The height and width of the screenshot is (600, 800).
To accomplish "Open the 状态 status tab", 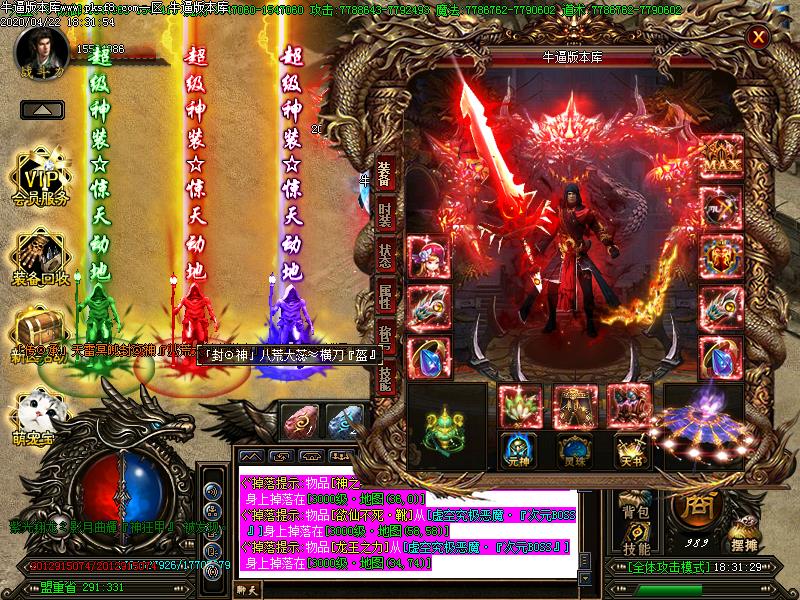I will pos(385,256).
